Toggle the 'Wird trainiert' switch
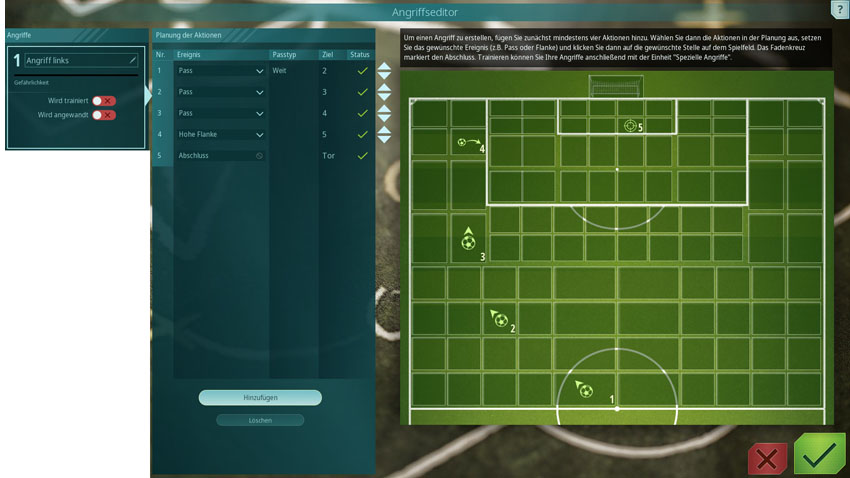 pos(104,101)
